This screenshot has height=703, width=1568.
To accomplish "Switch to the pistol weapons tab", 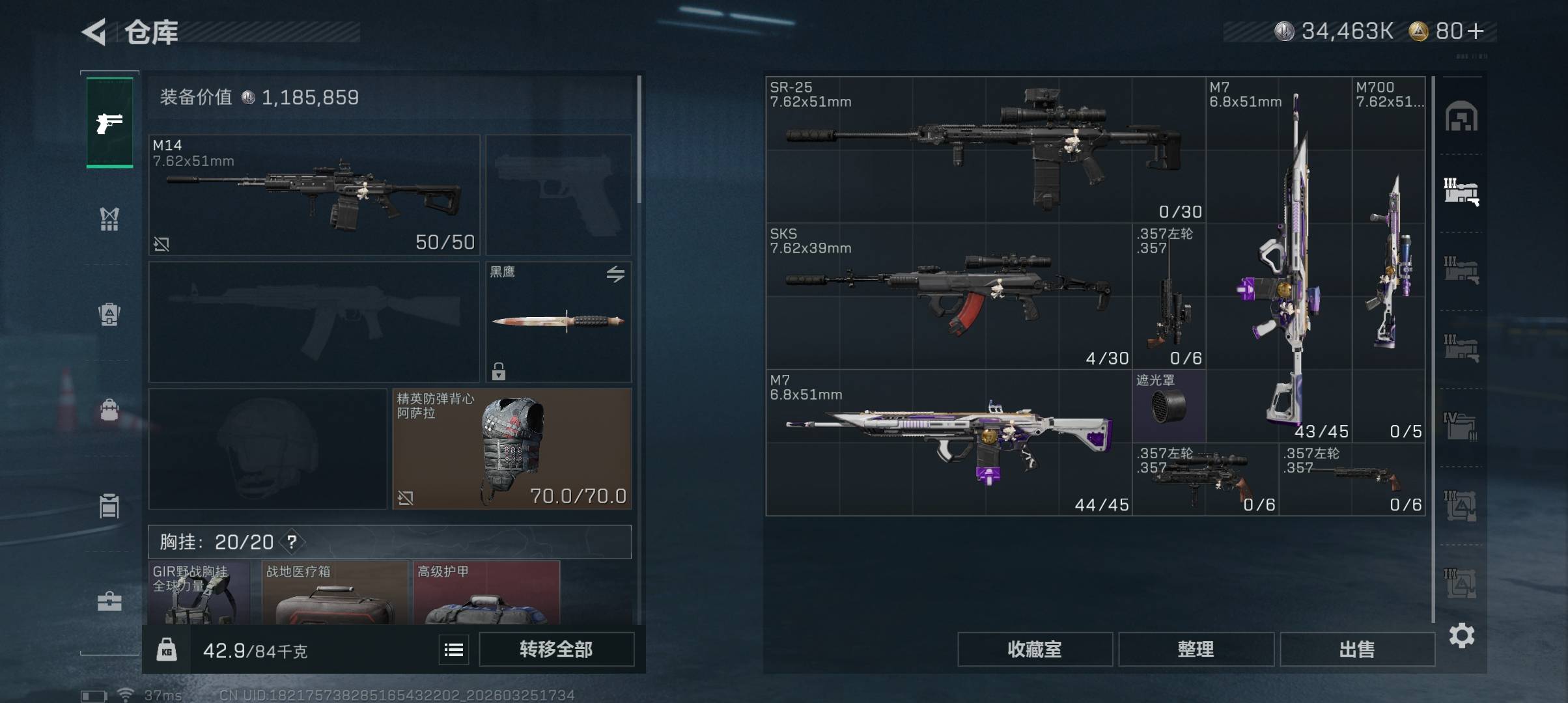I will (x=109, y=122).
